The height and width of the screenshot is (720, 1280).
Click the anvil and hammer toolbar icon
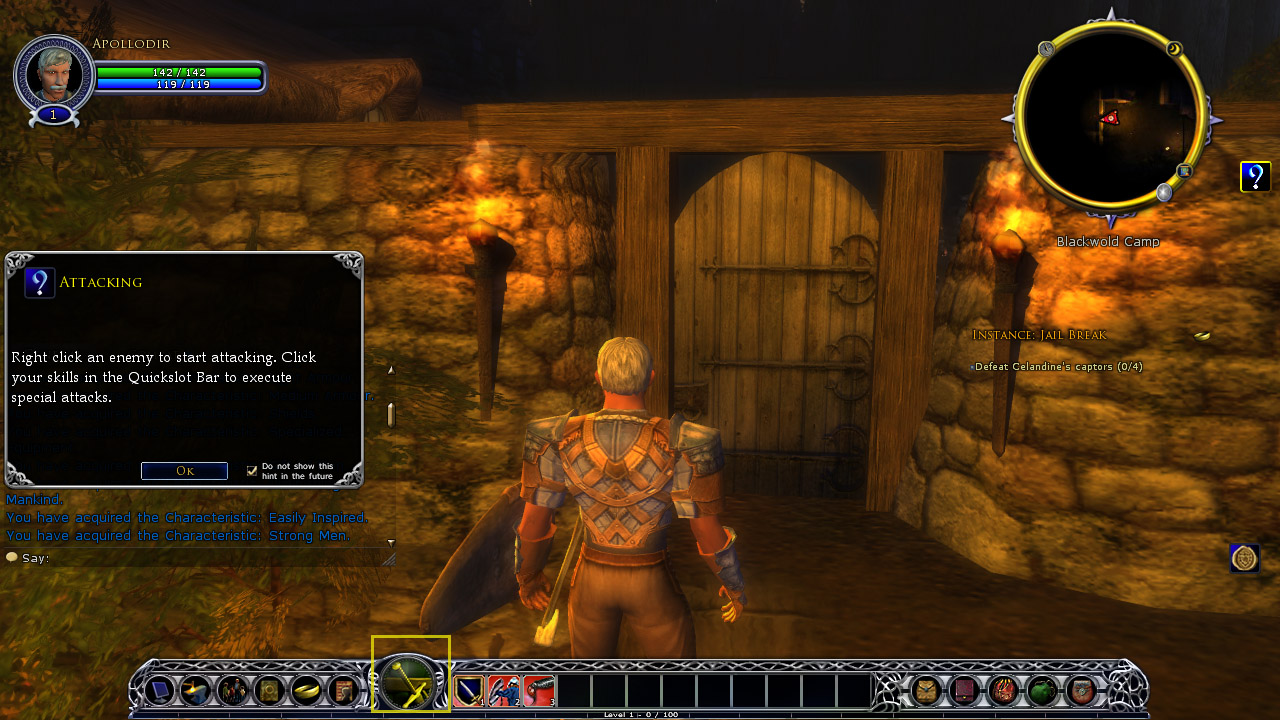pyautogui.click(x=196, y=690)
